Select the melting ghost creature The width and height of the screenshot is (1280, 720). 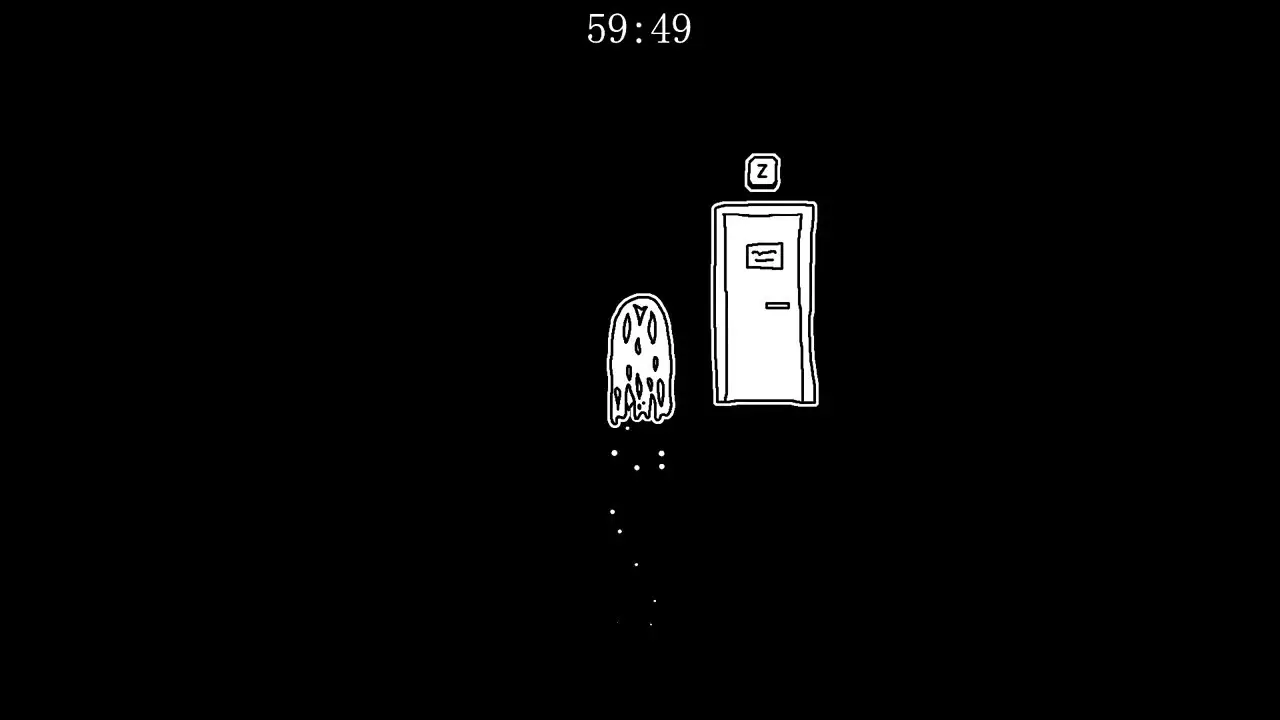click(640, 355)
